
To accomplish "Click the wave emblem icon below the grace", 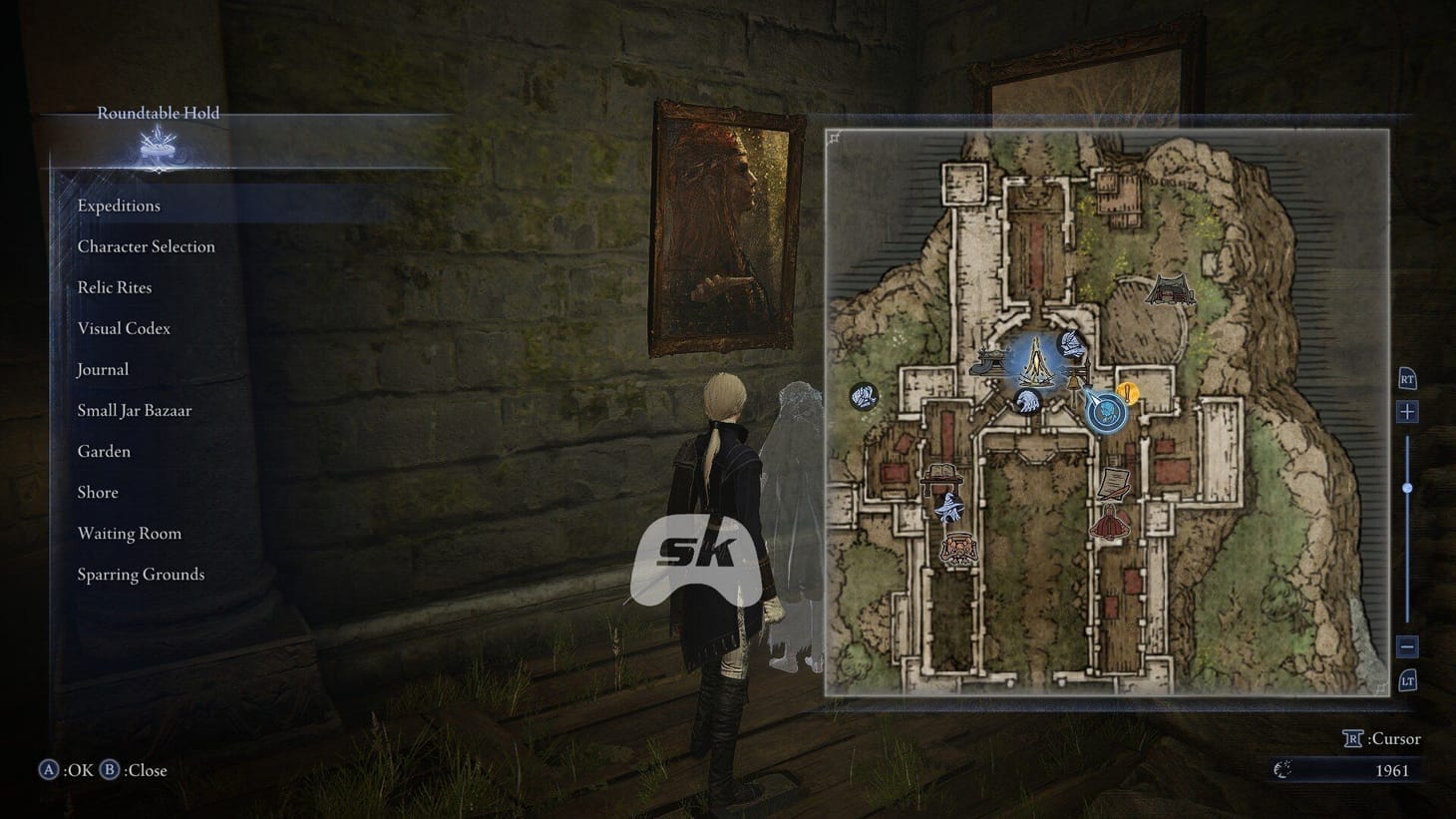I will tap(1027, 404).
